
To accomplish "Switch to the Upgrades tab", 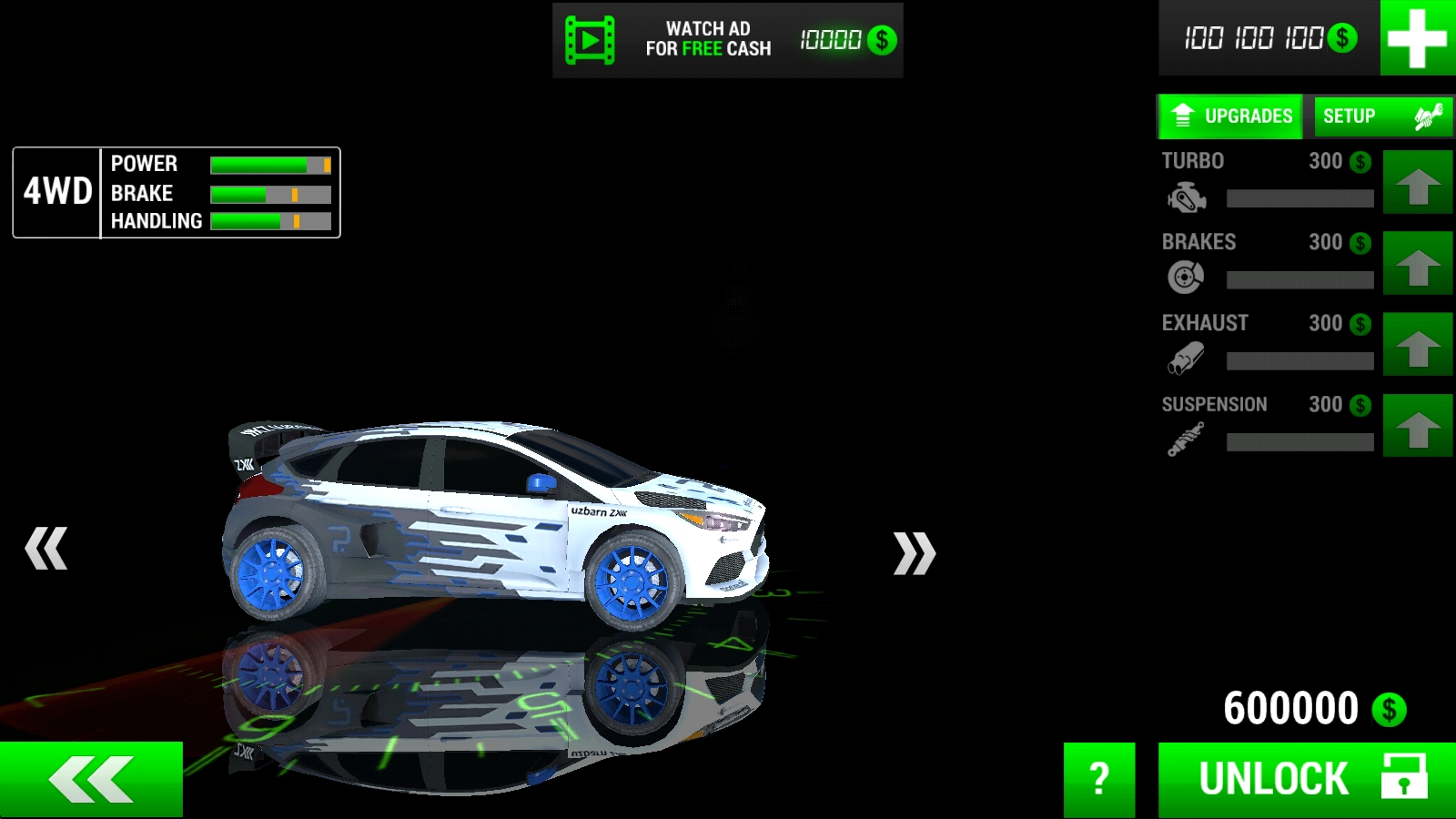I will coord(1231,116).
